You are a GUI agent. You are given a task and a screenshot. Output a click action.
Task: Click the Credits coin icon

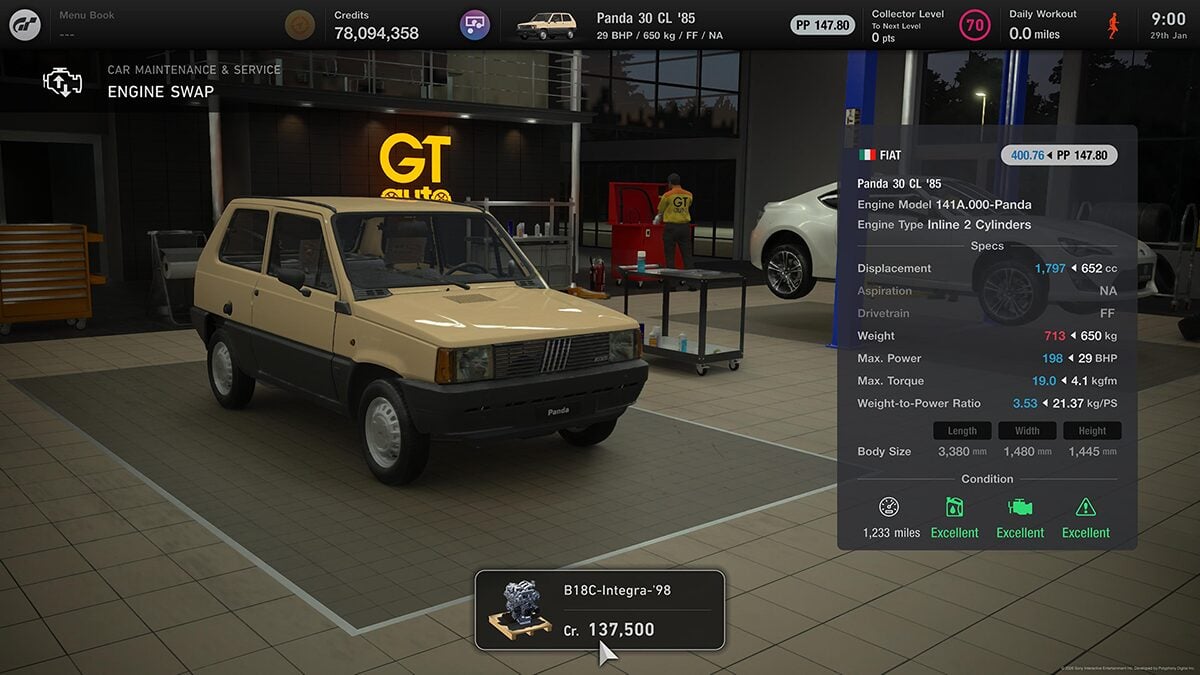coord(299,25)
